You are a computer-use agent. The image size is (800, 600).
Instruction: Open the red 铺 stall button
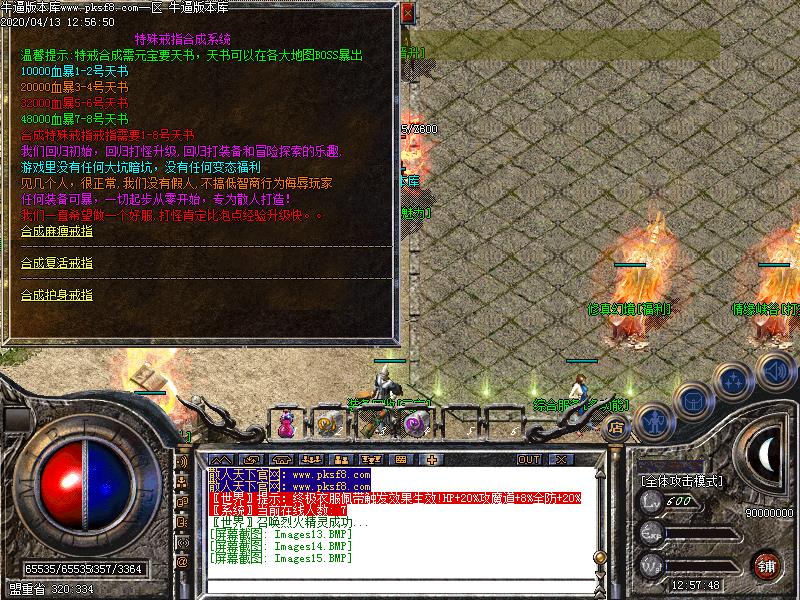point(766,565)
